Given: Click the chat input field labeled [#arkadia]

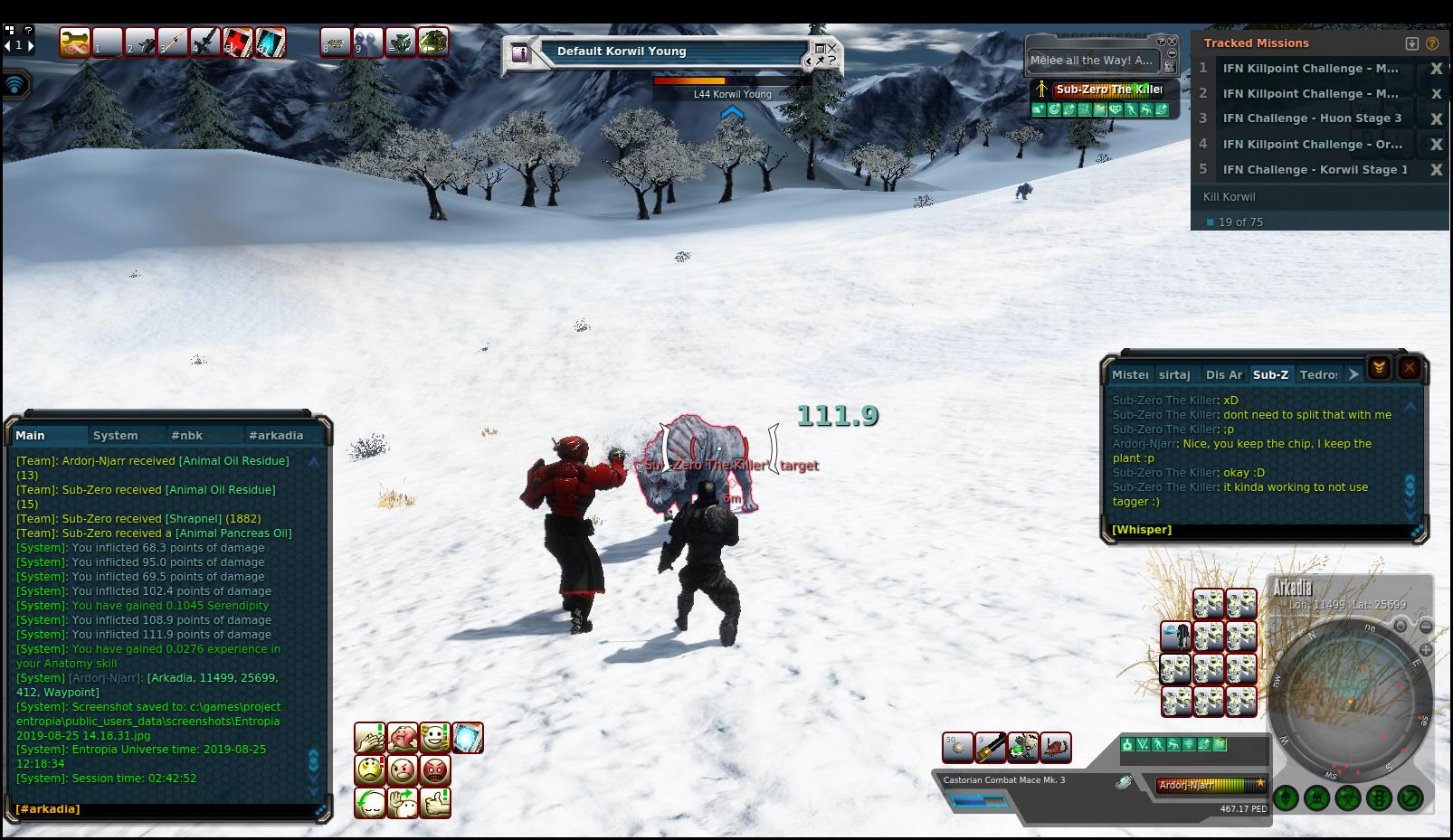Looking at the screenshot, I should coord(163,809).
